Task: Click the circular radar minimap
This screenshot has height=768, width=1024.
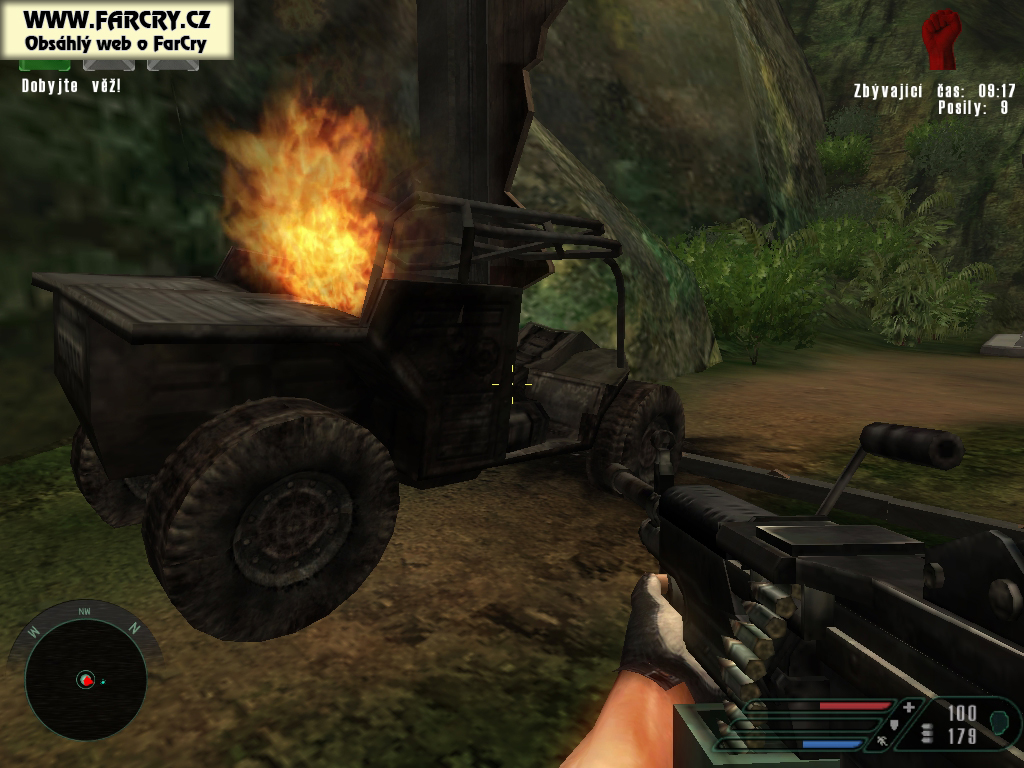Action: pyautogui.click(x=85, y=680)
